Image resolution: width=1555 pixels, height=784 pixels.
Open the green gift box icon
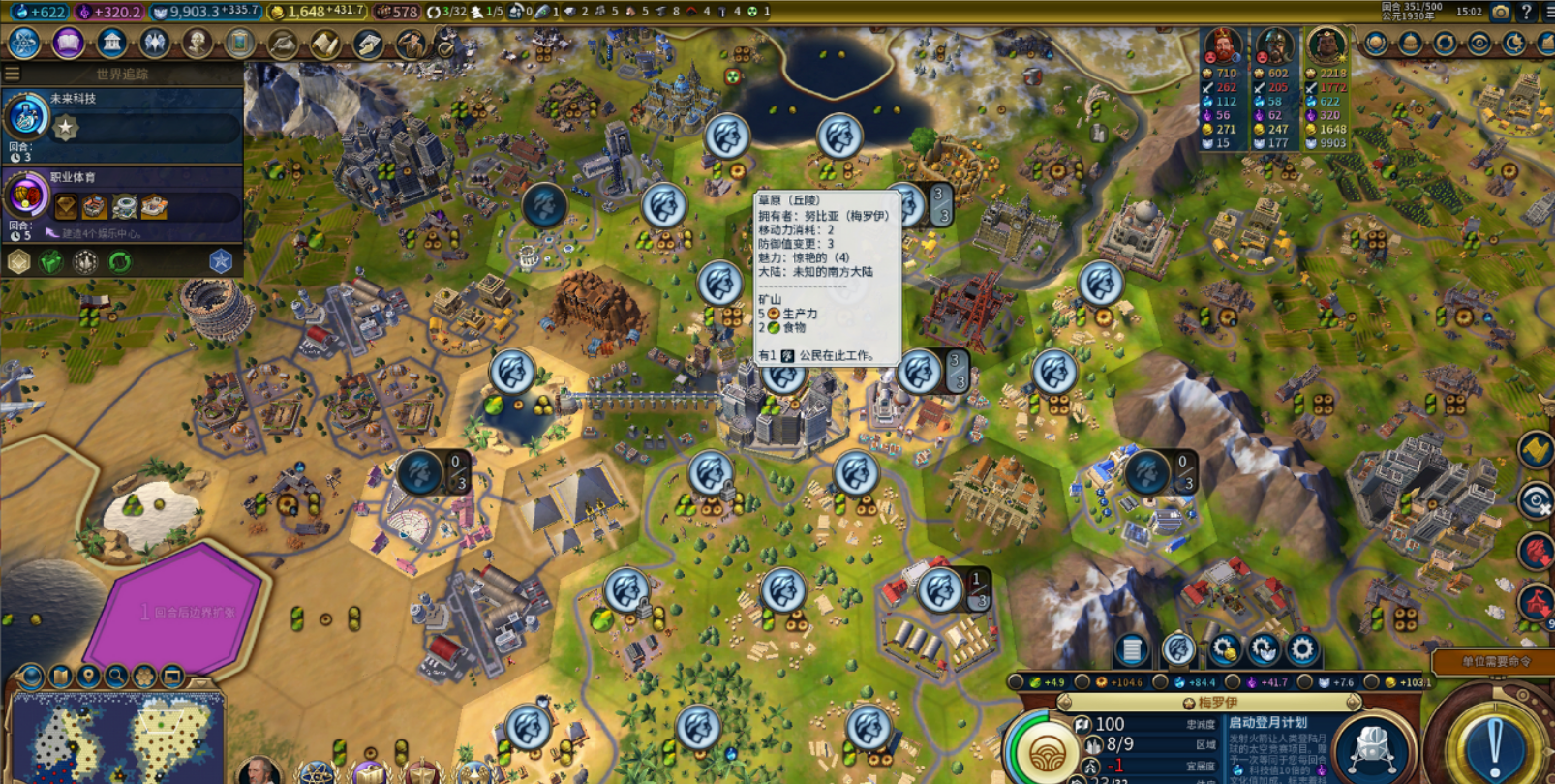click(50, 262)
